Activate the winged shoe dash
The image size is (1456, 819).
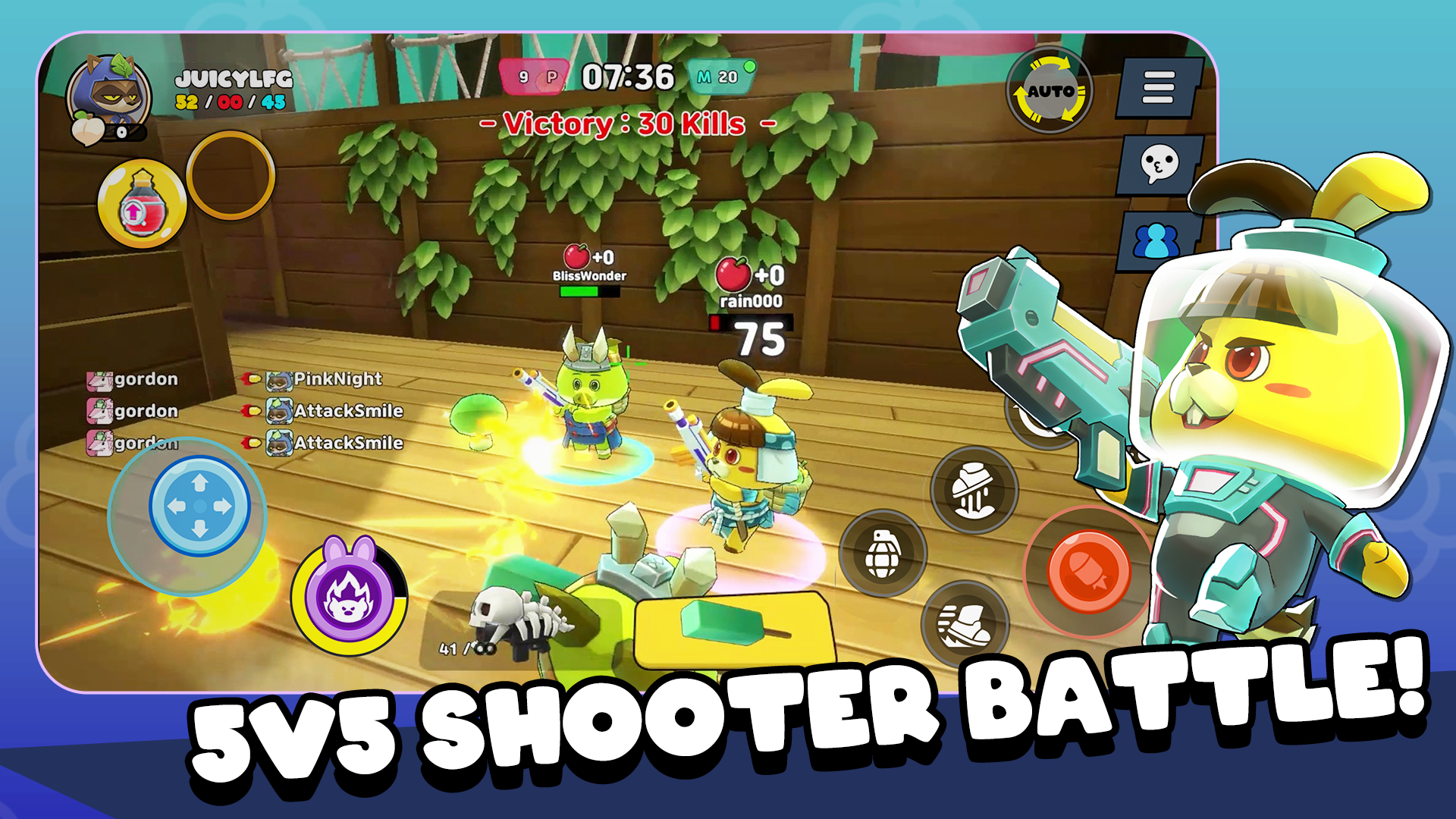point(963,623)
